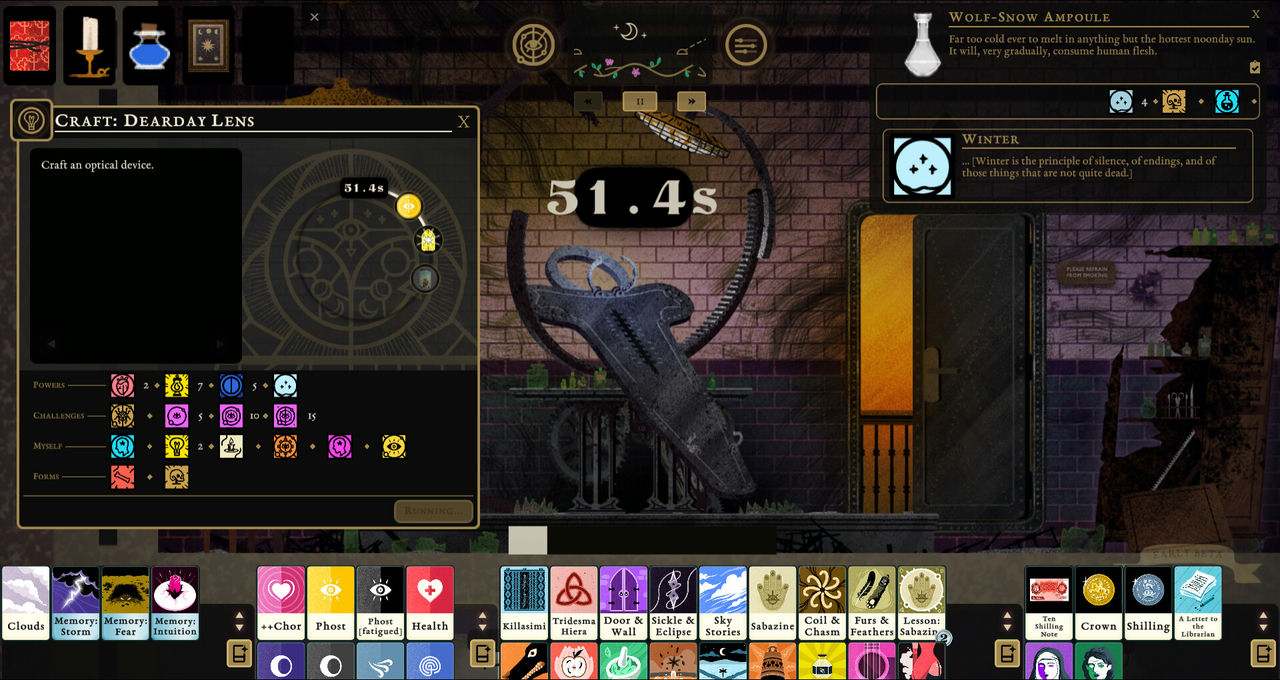The height and width of the screenshot is (680, 1280).
Task: Choose the Sky Stories card
Action: (723, 603)
